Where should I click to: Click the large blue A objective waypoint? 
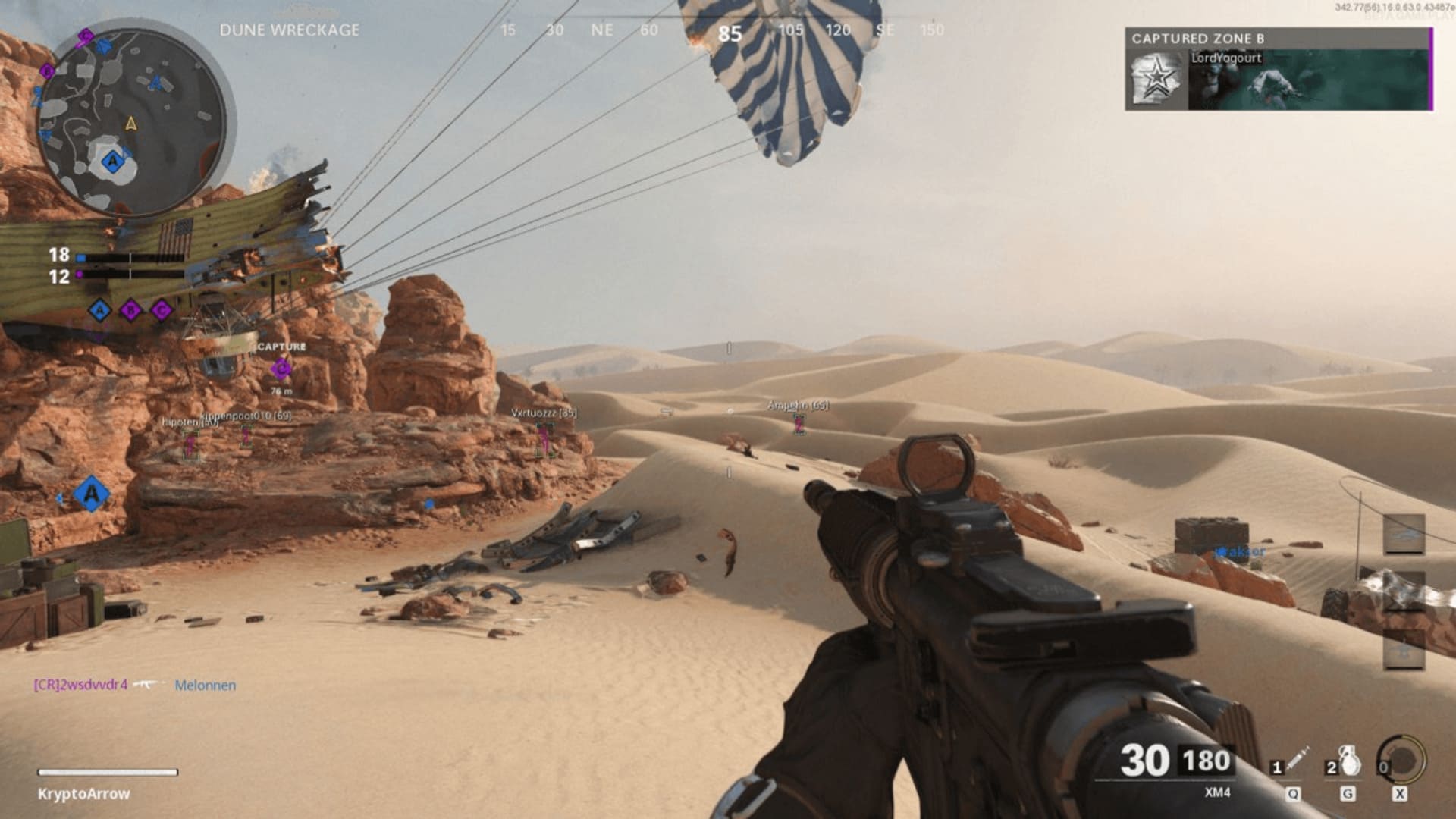click(91, 494)
